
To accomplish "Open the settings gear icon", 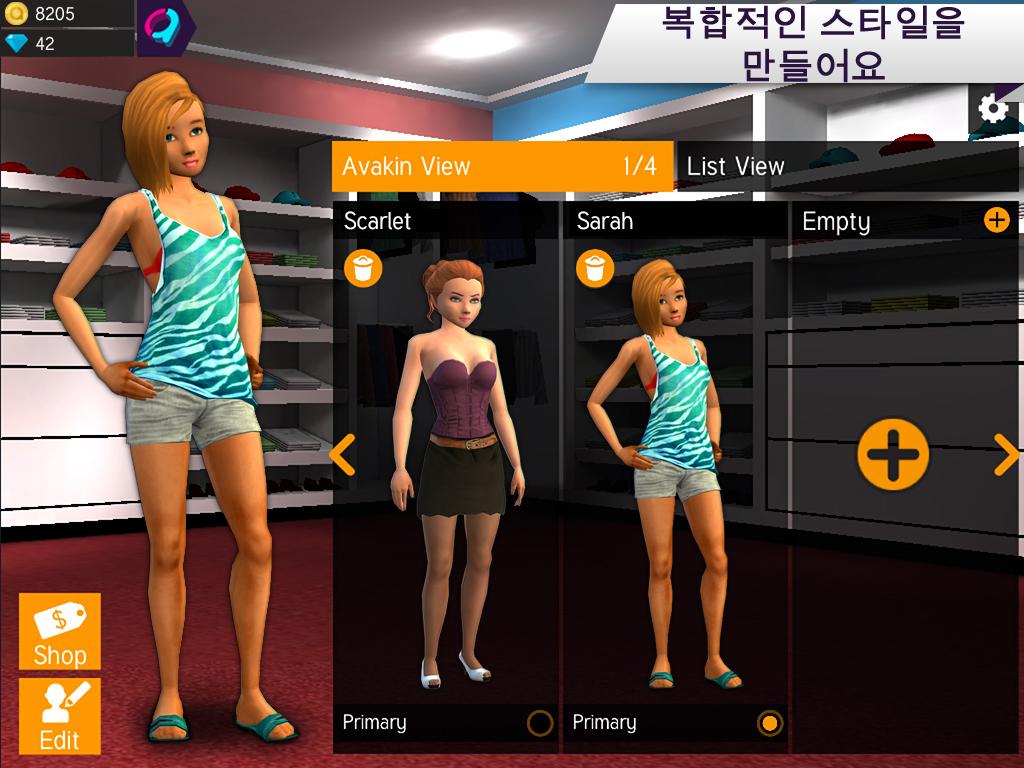I will 993,109.
